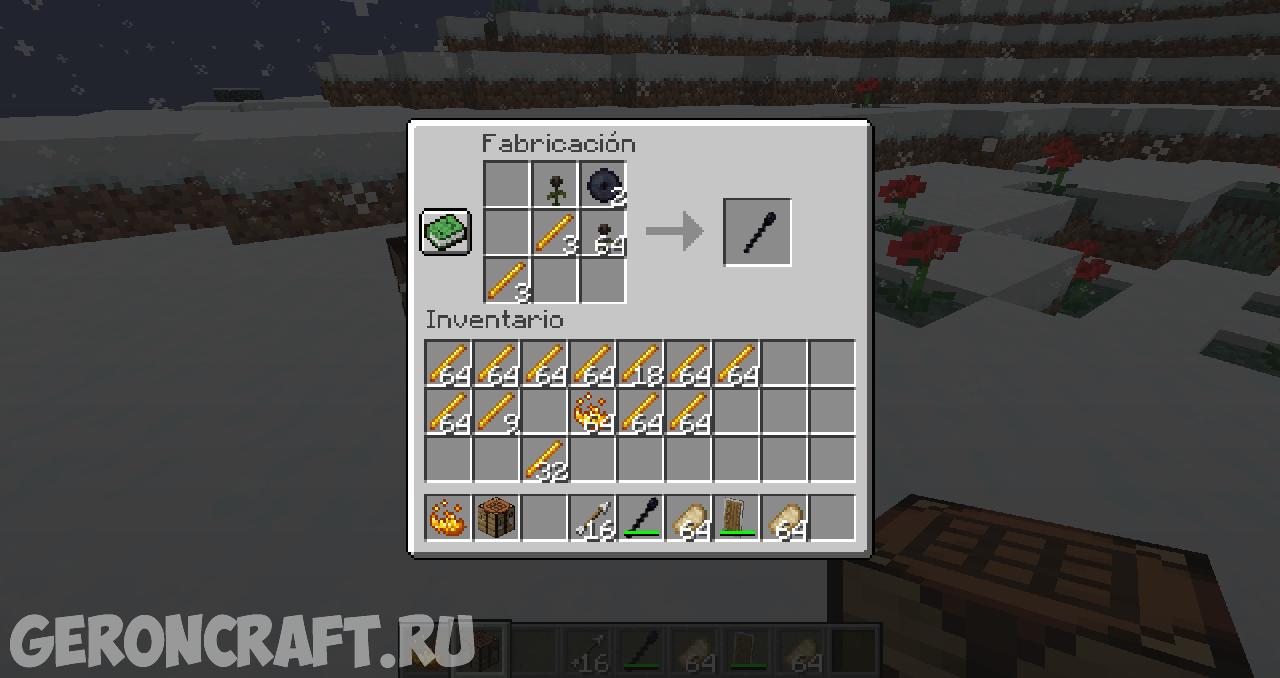1280x678 pixels.
Task: Pick the unstacked blaze powder in the hotbar
Action: (x=449, y=518)
